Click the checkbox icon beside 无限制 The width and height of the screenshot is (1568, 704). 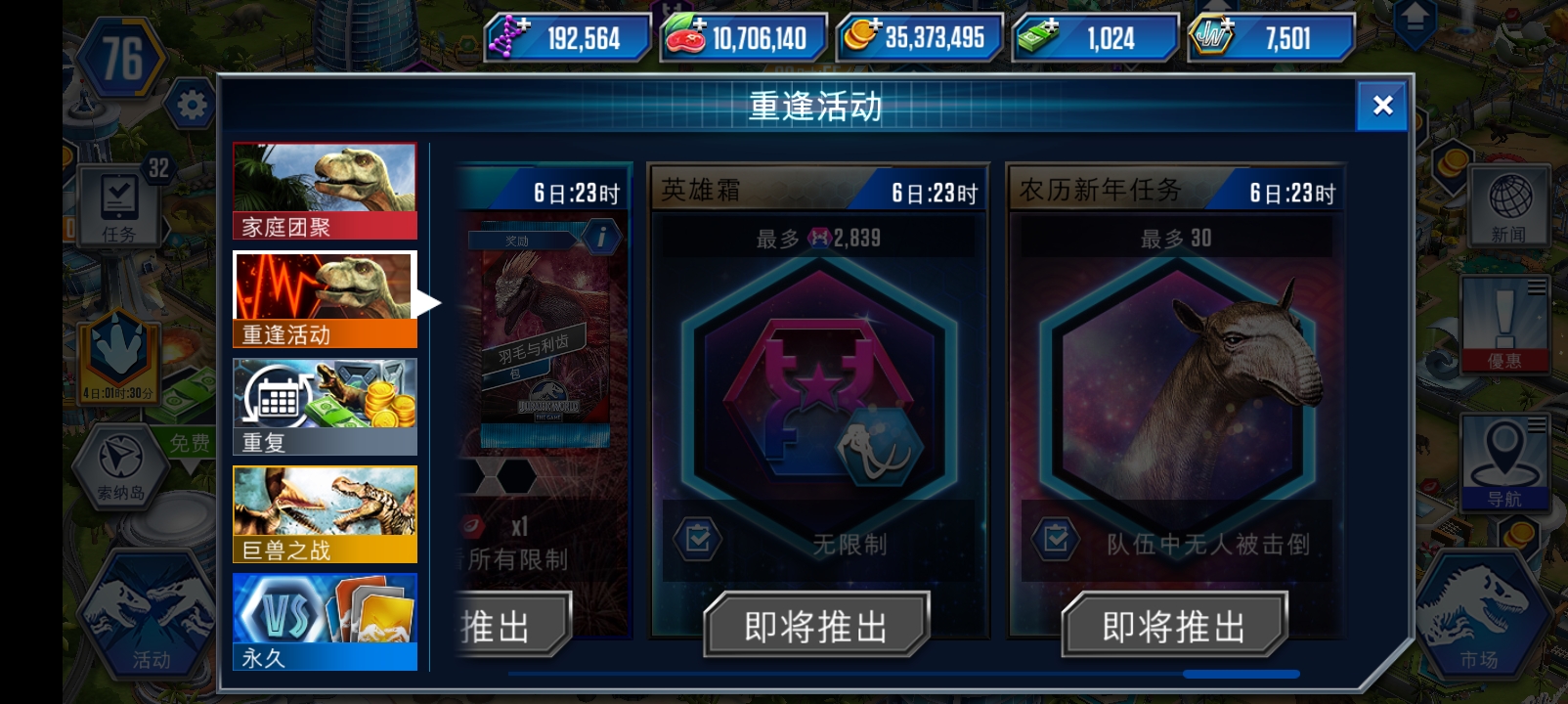coord(697,540)
